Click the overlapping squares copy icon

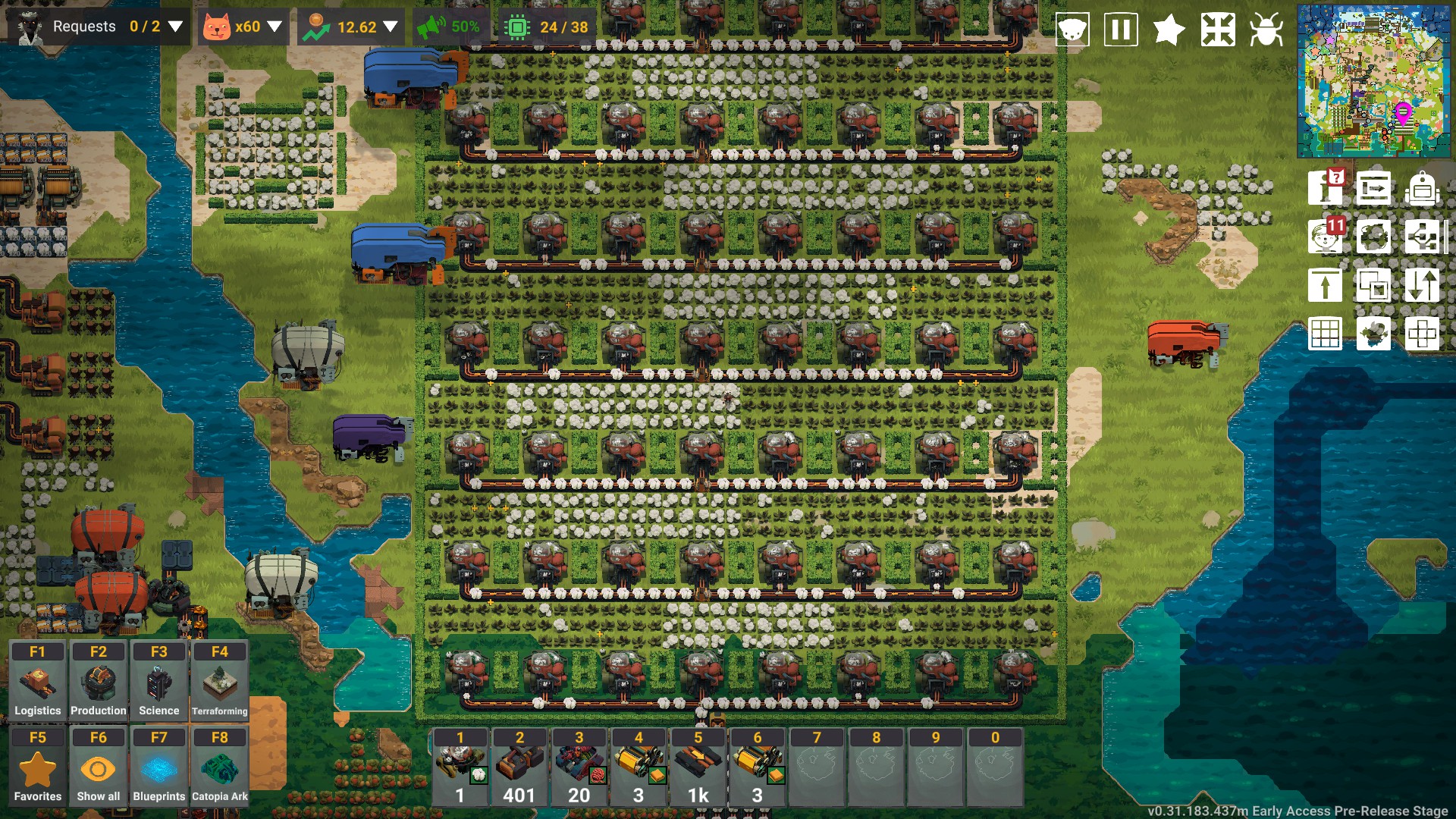(x=1375, y=286)
